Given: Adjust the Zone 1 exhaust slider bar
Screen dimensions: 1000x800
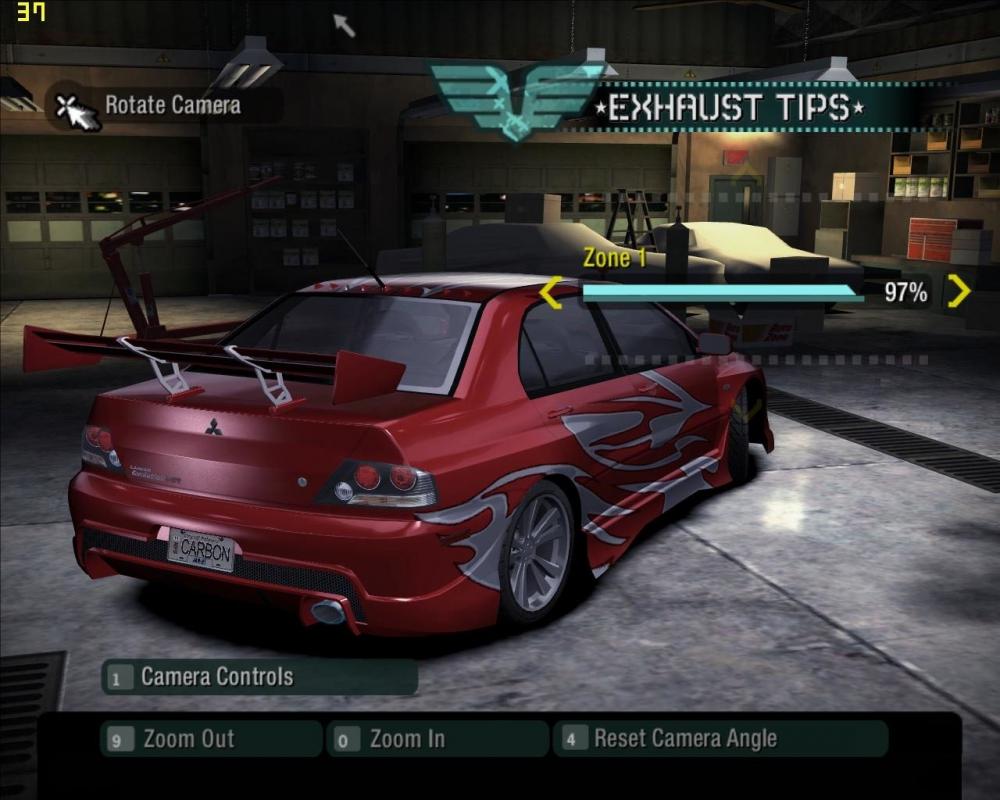Looking at the screenshot, I should [x=722, y=293].
